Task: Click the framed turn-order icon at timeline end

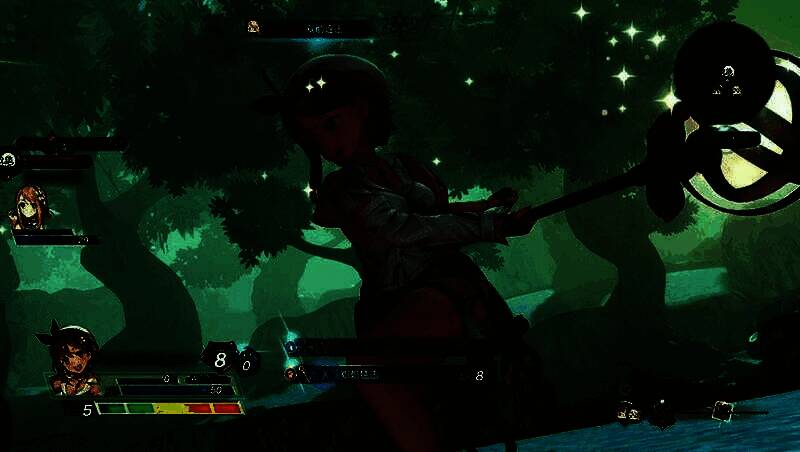Action: click(x=722, y=409)
